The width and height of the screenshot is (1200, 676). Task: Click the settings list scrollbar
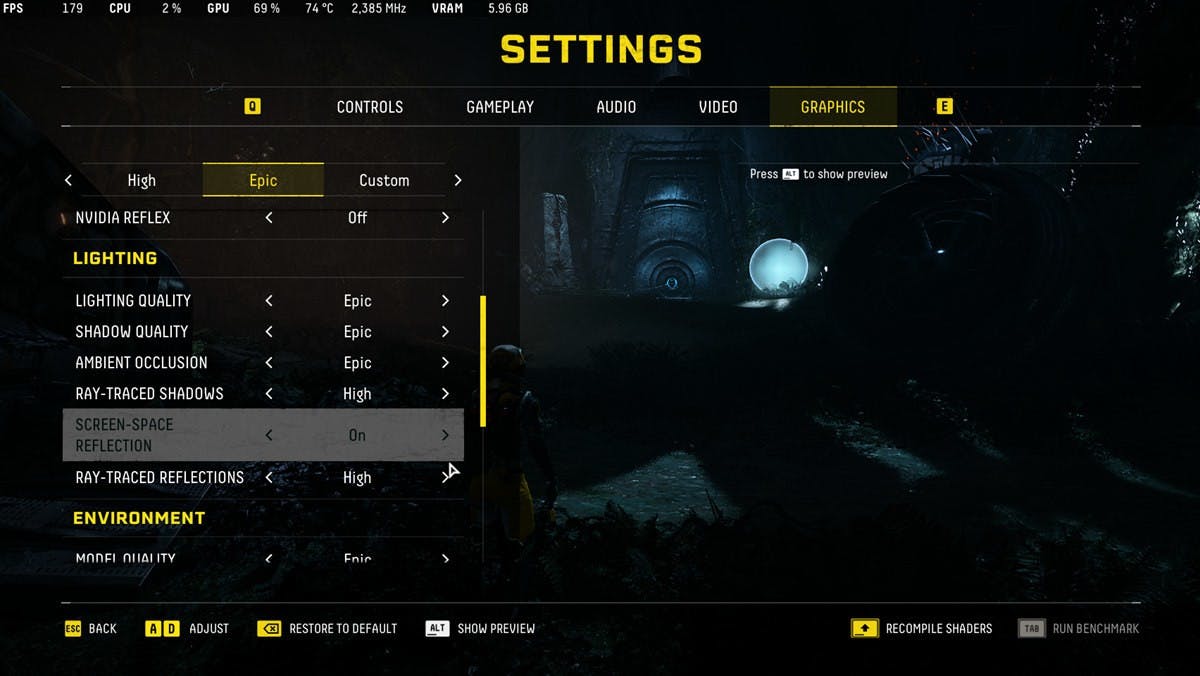484,362
